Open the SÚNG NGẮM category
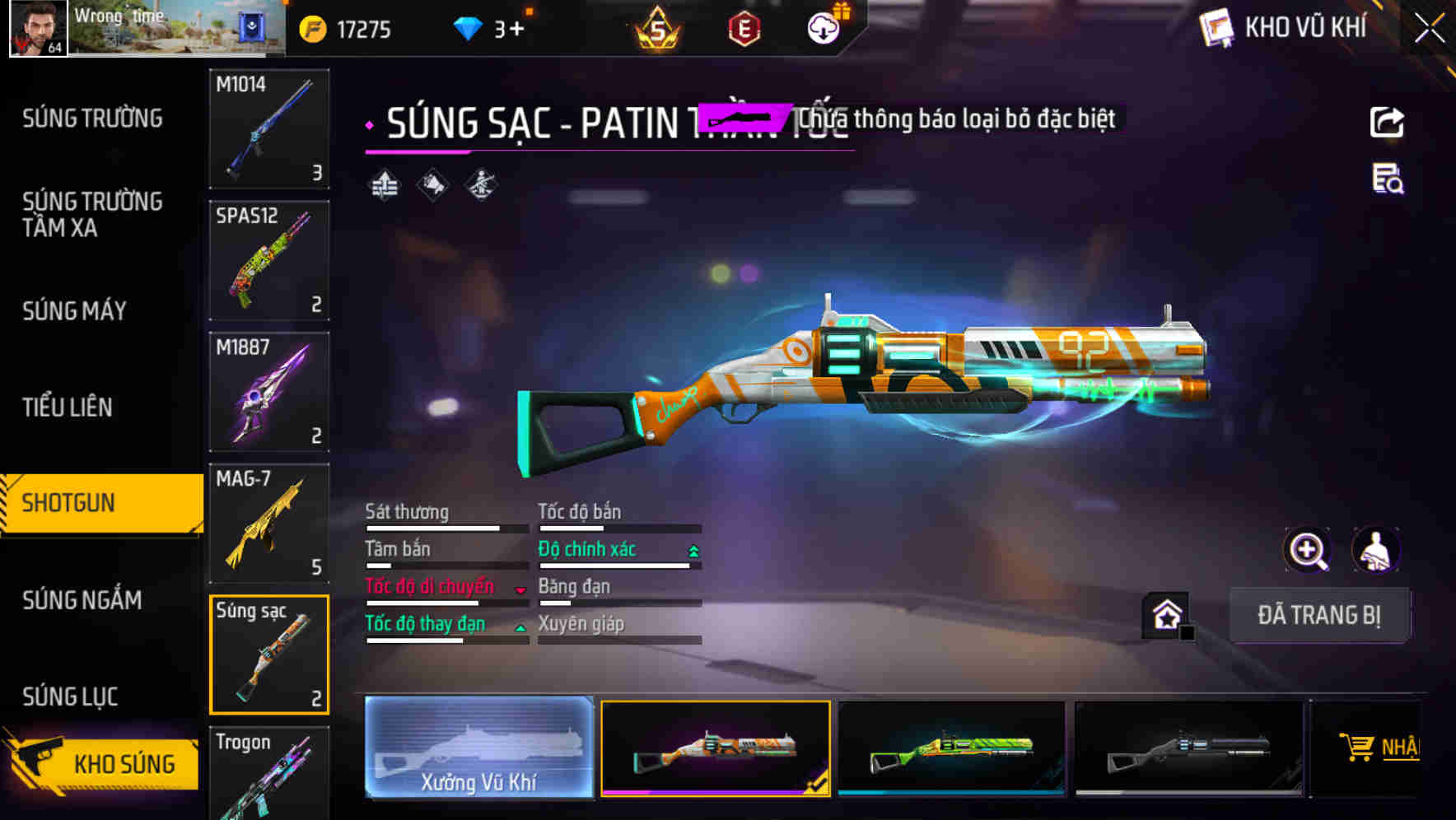The width and height of the screenshot is (1456, 820). tap(82, 601)
